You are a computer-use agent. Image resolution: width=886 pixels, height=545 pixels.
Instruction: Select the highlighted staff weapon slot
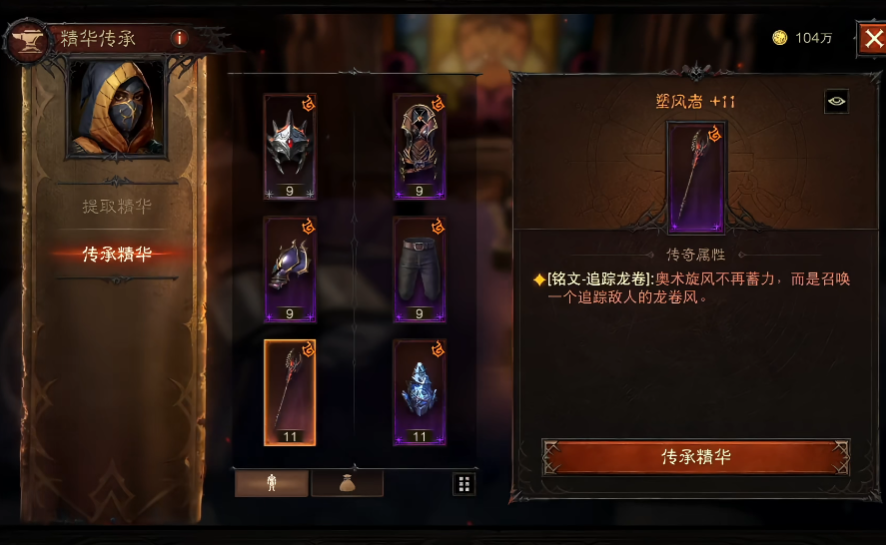(290, 392)
